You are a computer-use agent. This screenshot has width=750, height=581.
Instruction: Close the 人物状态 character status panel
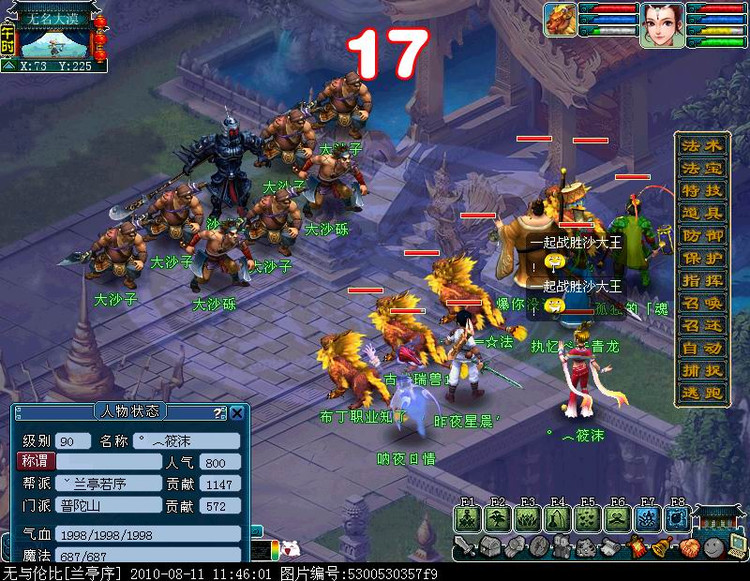237,412
